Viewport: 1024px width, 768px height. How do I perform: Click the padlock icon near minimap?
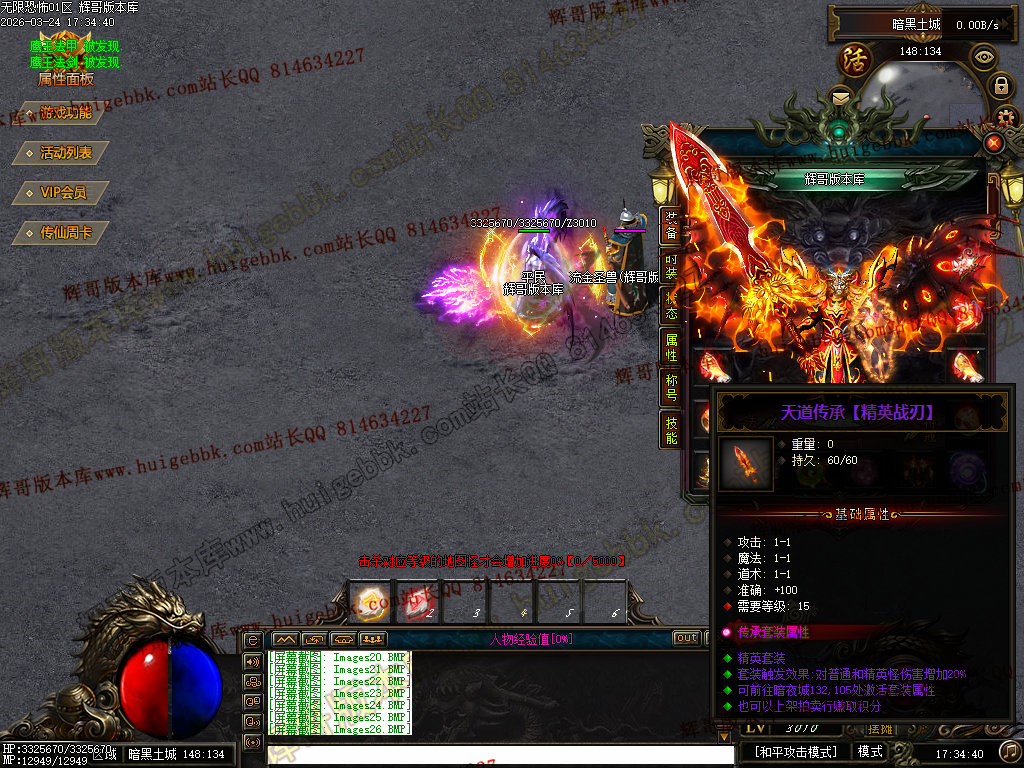(1000, 86)
